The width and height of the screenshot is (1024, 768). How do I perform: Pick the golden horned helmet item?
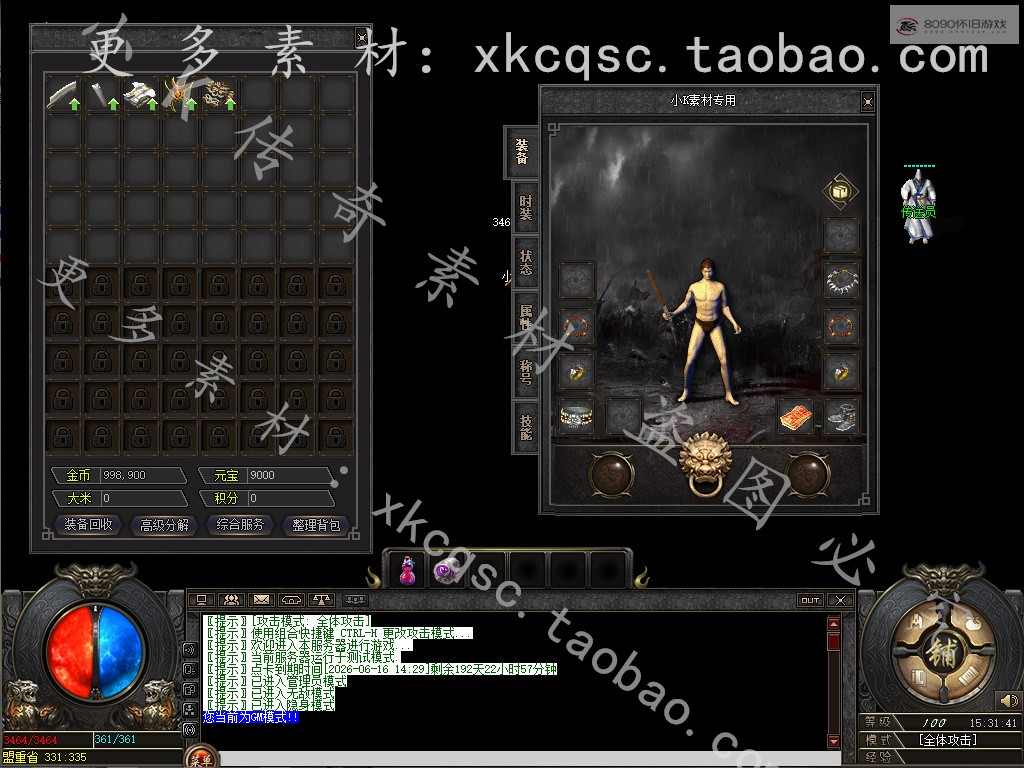click(x=180, y=94)
